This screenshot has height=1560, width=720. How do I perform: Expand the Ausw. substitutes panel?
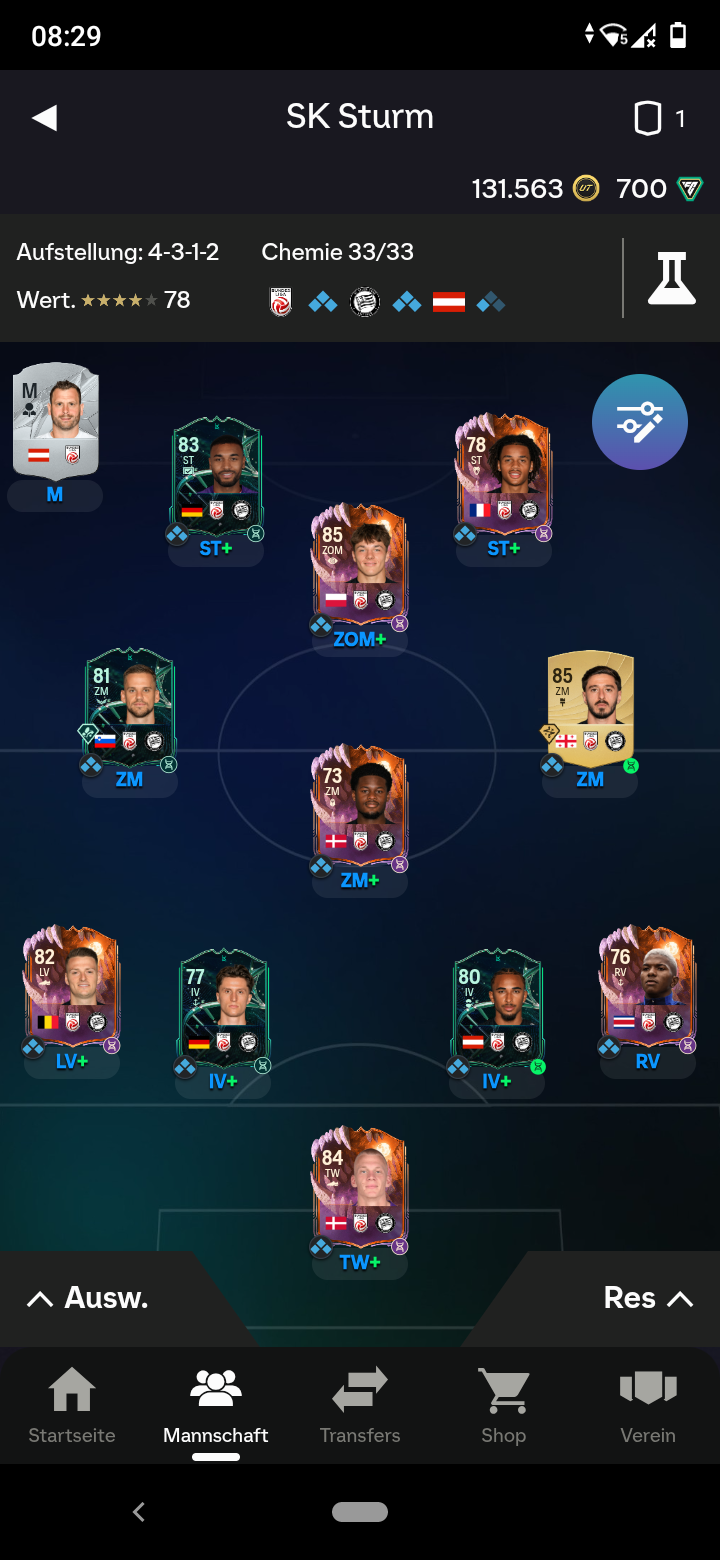[88, 1298]
